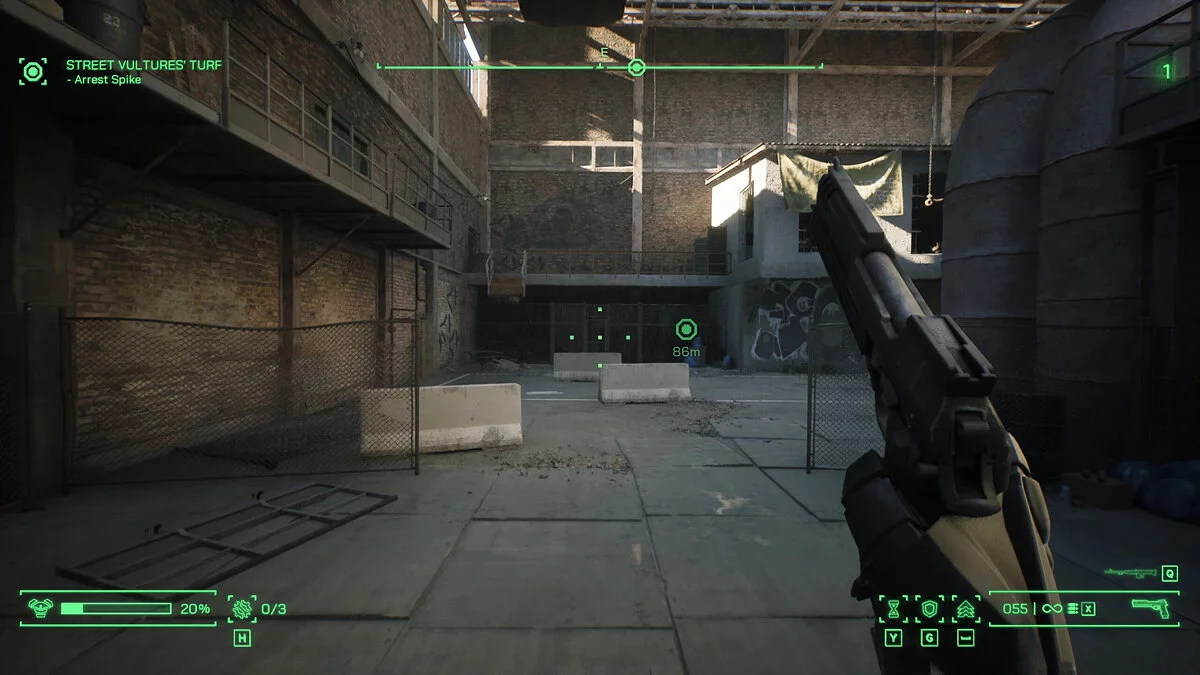
Task: Click the objective target icon beside mission title
Action: pyautogui.click(x=33, y=71)
